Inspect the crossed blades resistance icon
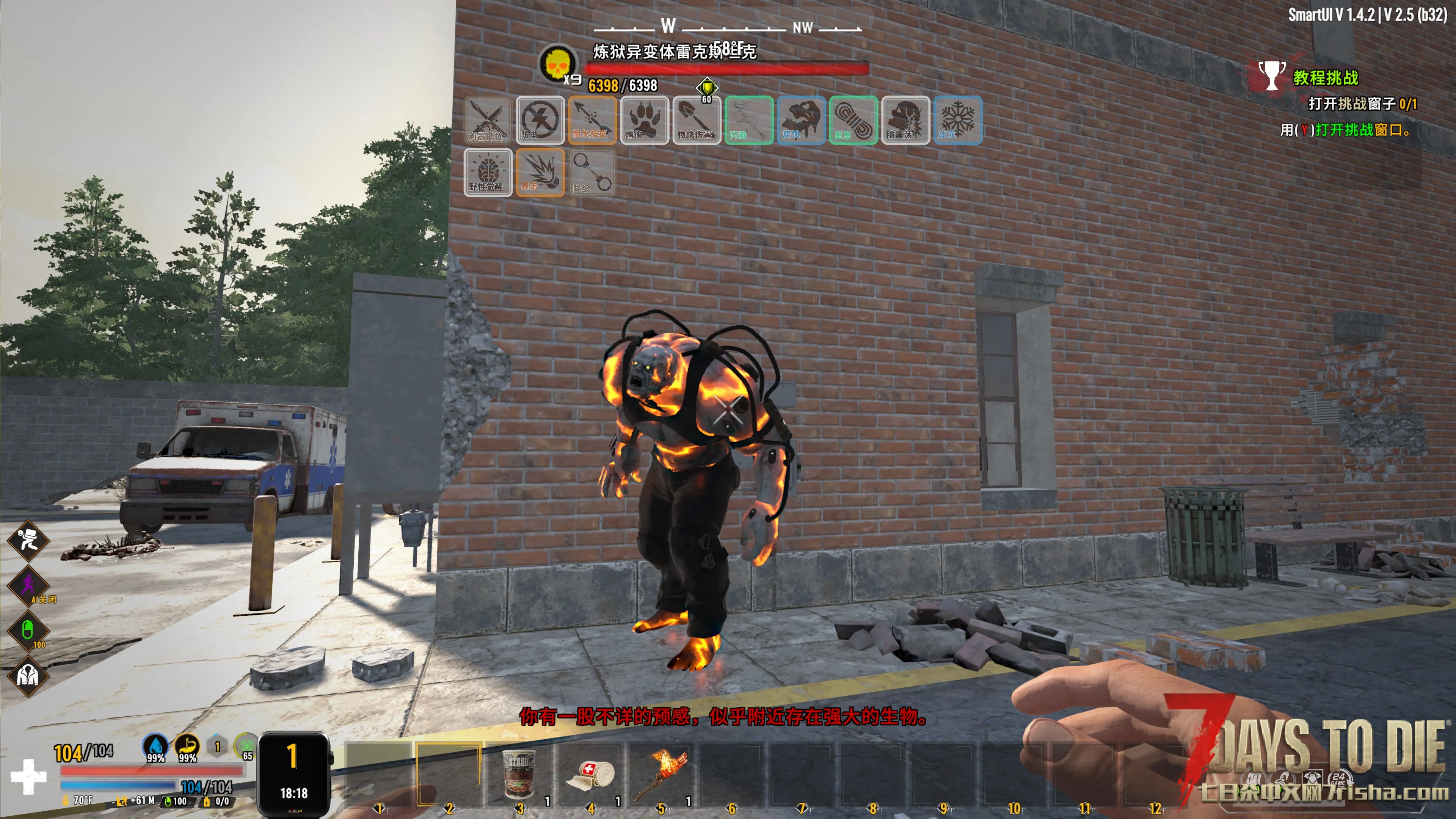1456x819 pixels. click(x=488, y=120)
